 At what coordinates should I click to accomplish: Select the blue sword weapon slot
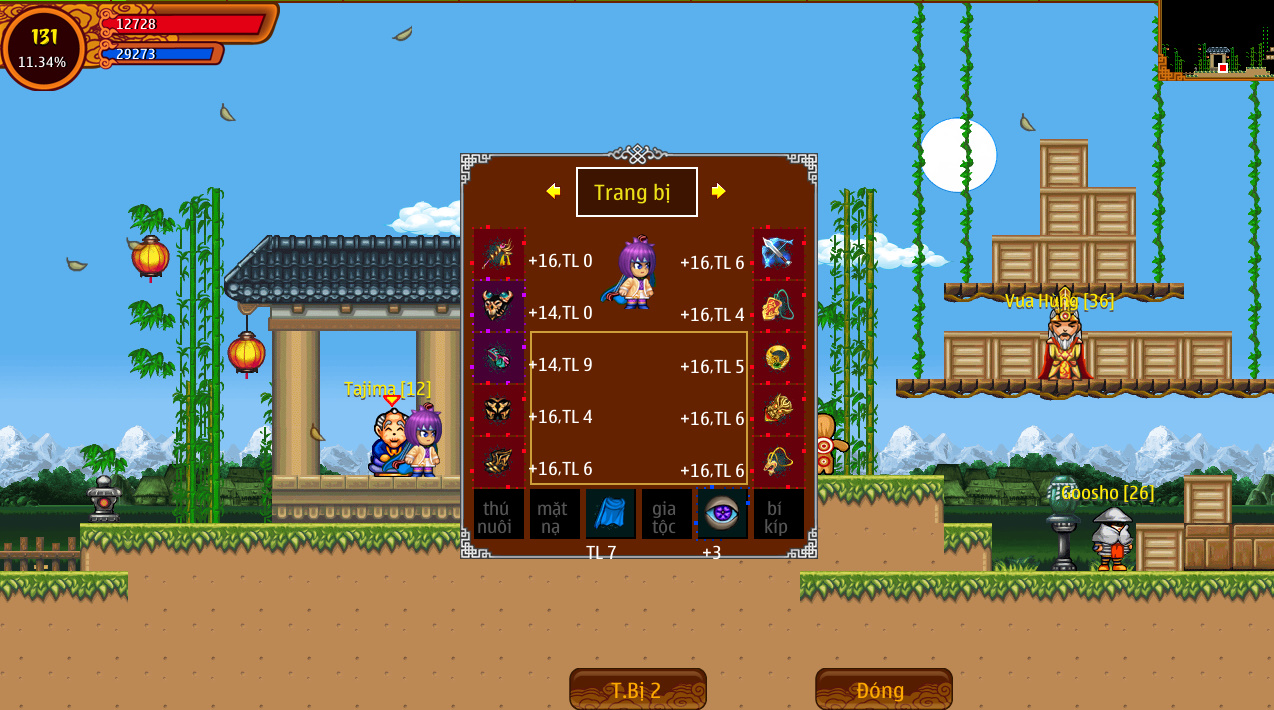coord(778,254)
